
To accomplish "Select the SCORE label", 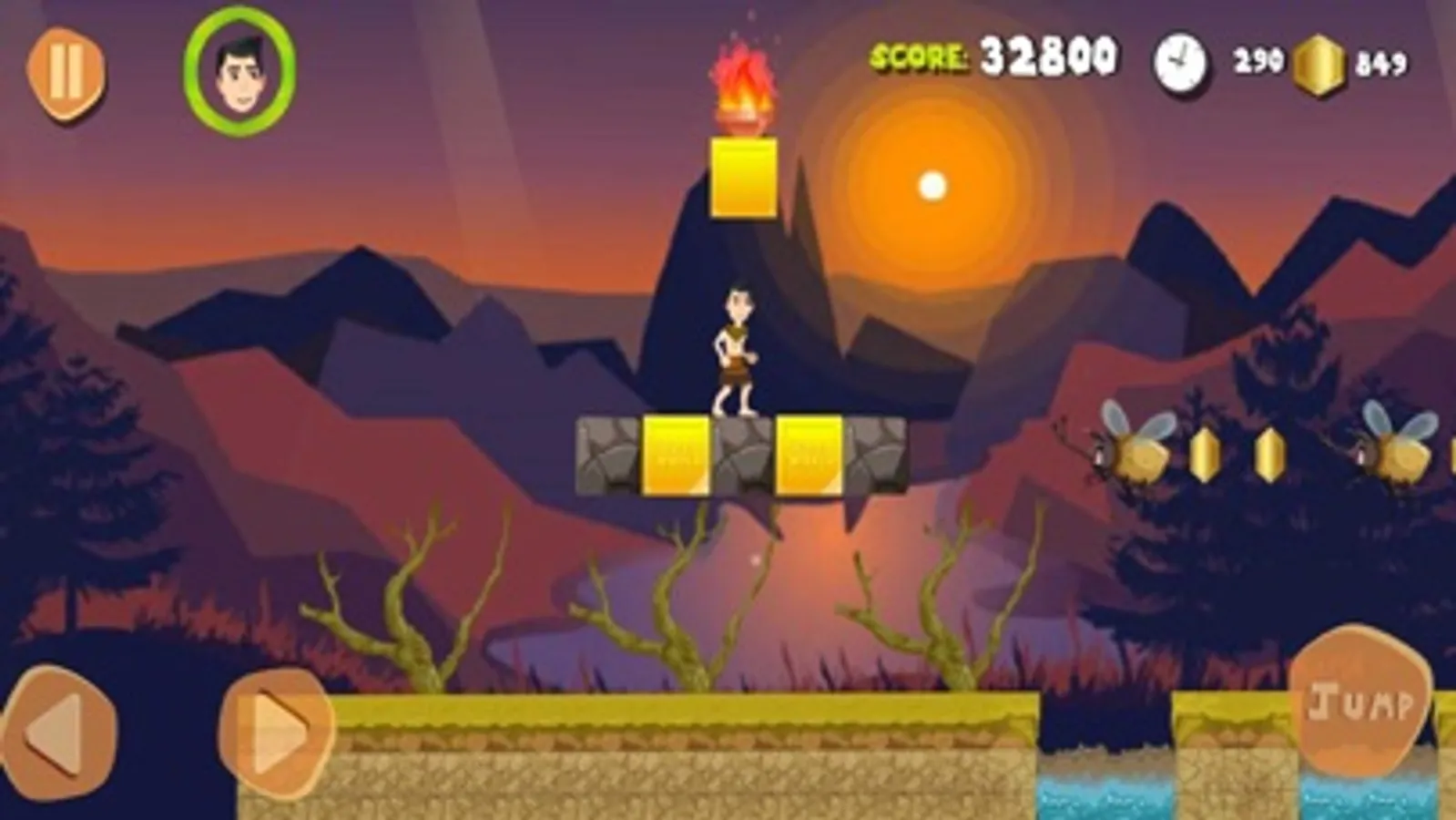I will click(x=917, y=56).
